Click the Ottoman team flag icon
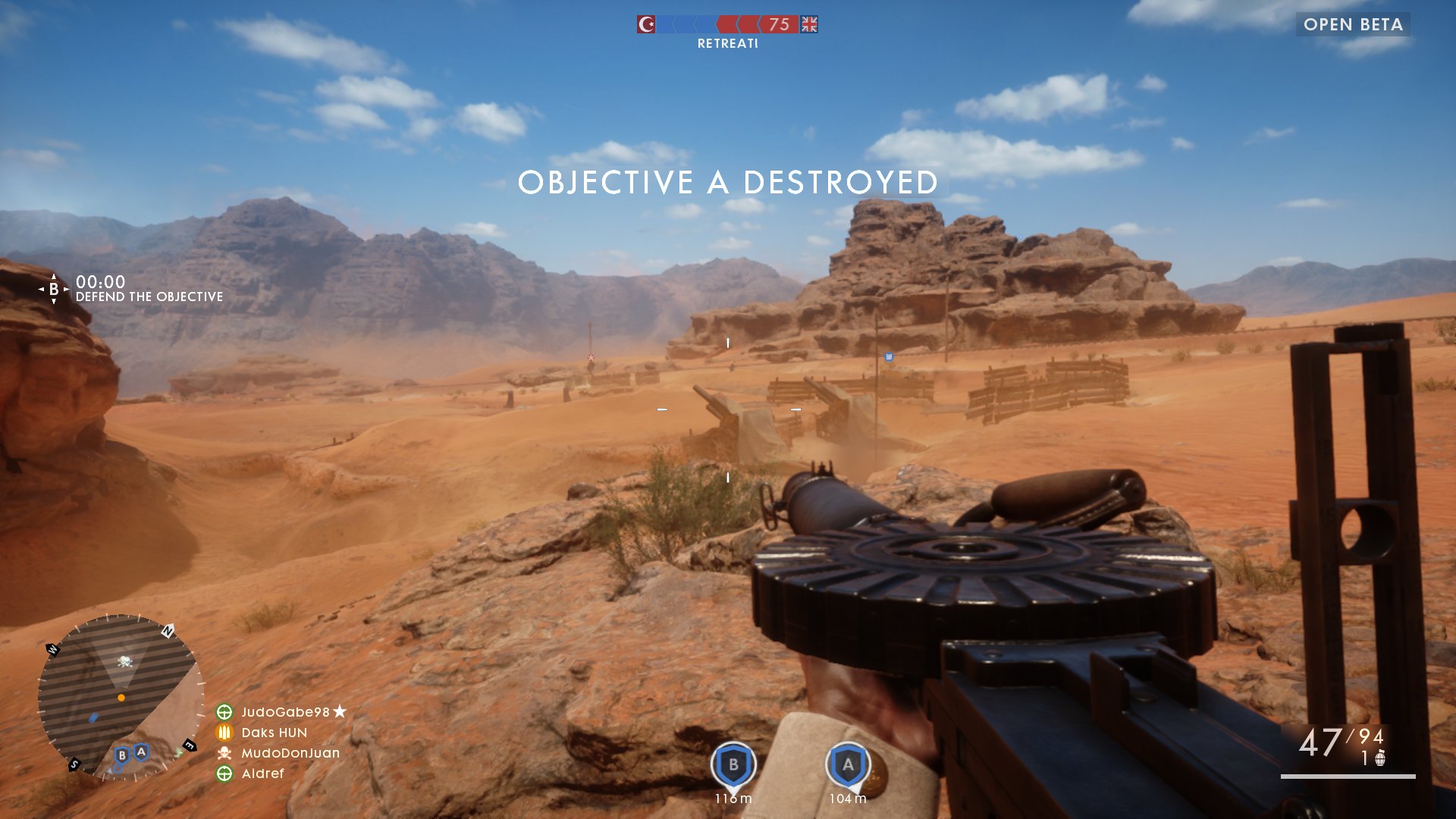This screenshot has height=819, width=1456. 646,25
